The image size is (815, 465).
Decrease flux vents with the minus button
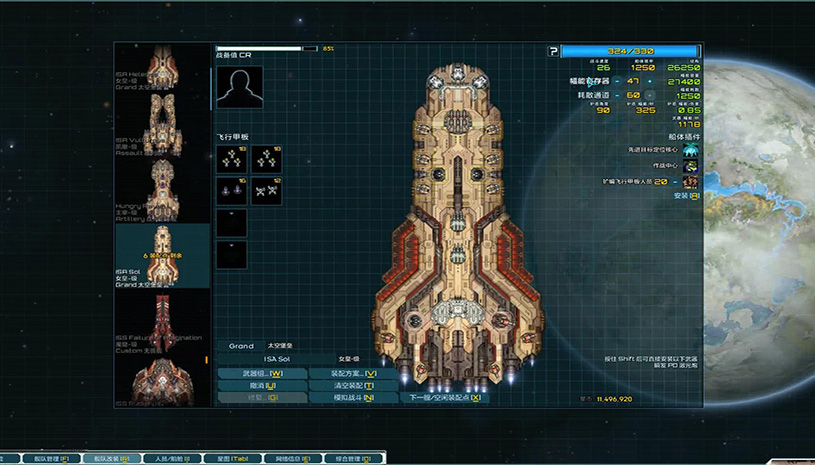(617, 95)
